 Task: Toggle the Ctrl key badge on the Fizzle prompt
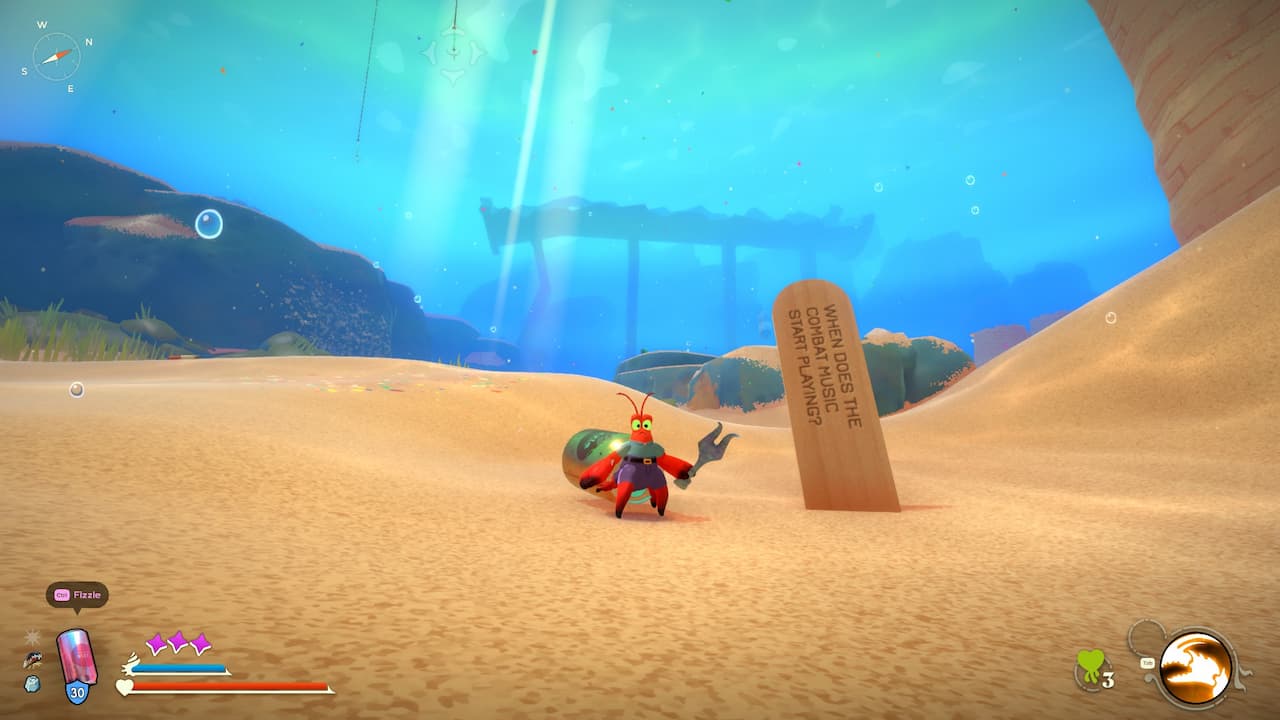61,593
